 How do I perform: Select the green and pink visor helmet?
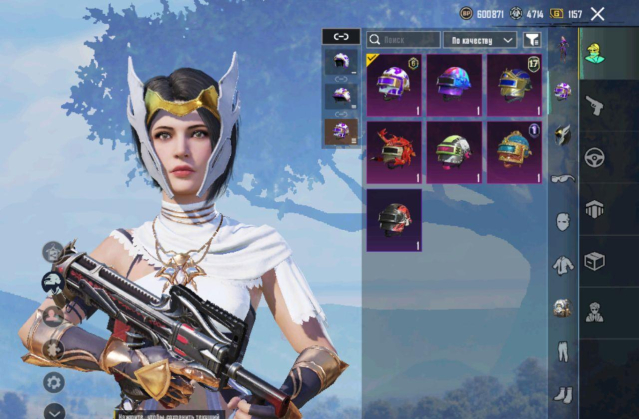454,151
